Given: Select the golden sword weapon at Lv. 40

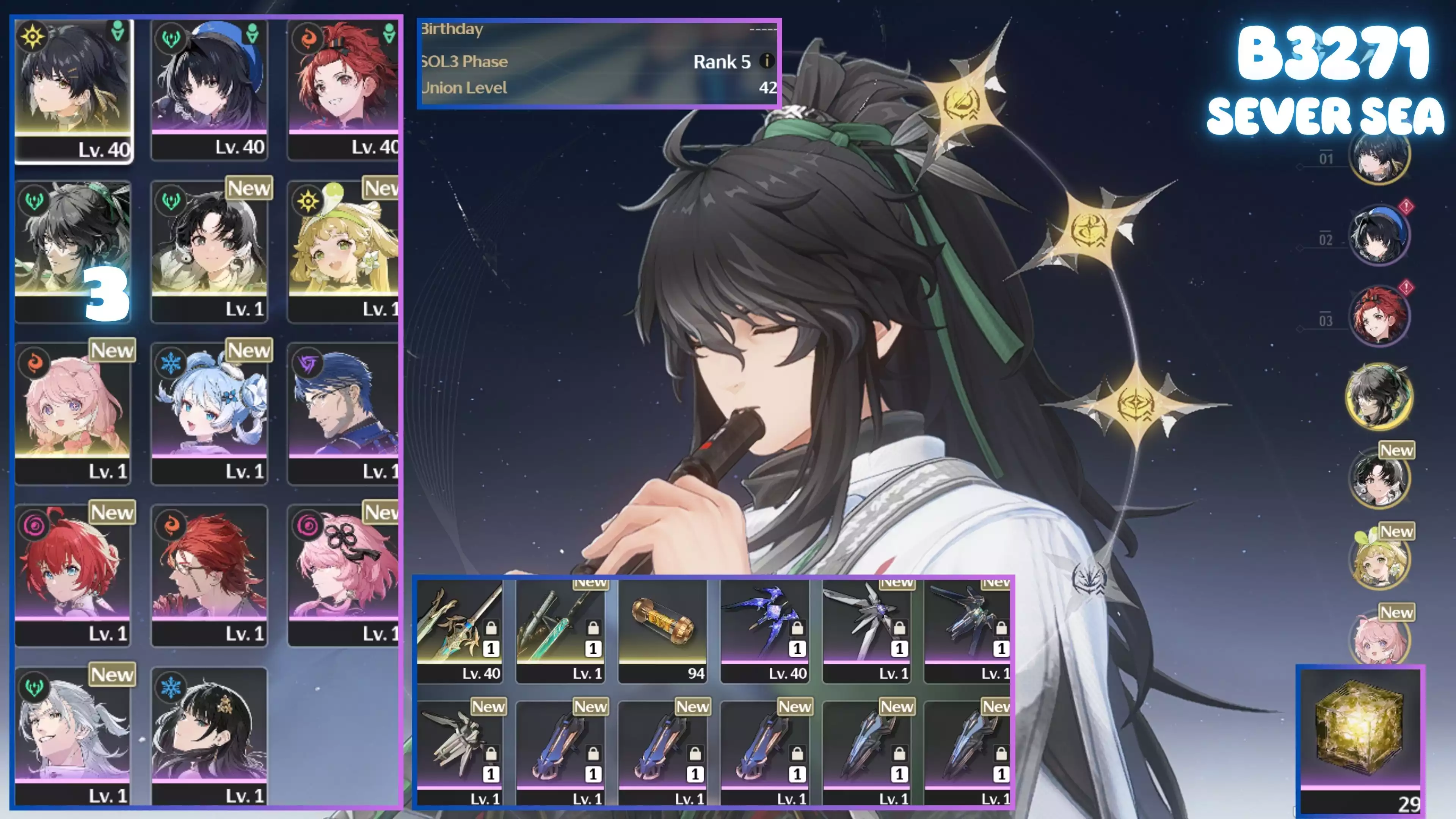Looking at the screenshot, I should click(460, 630).
